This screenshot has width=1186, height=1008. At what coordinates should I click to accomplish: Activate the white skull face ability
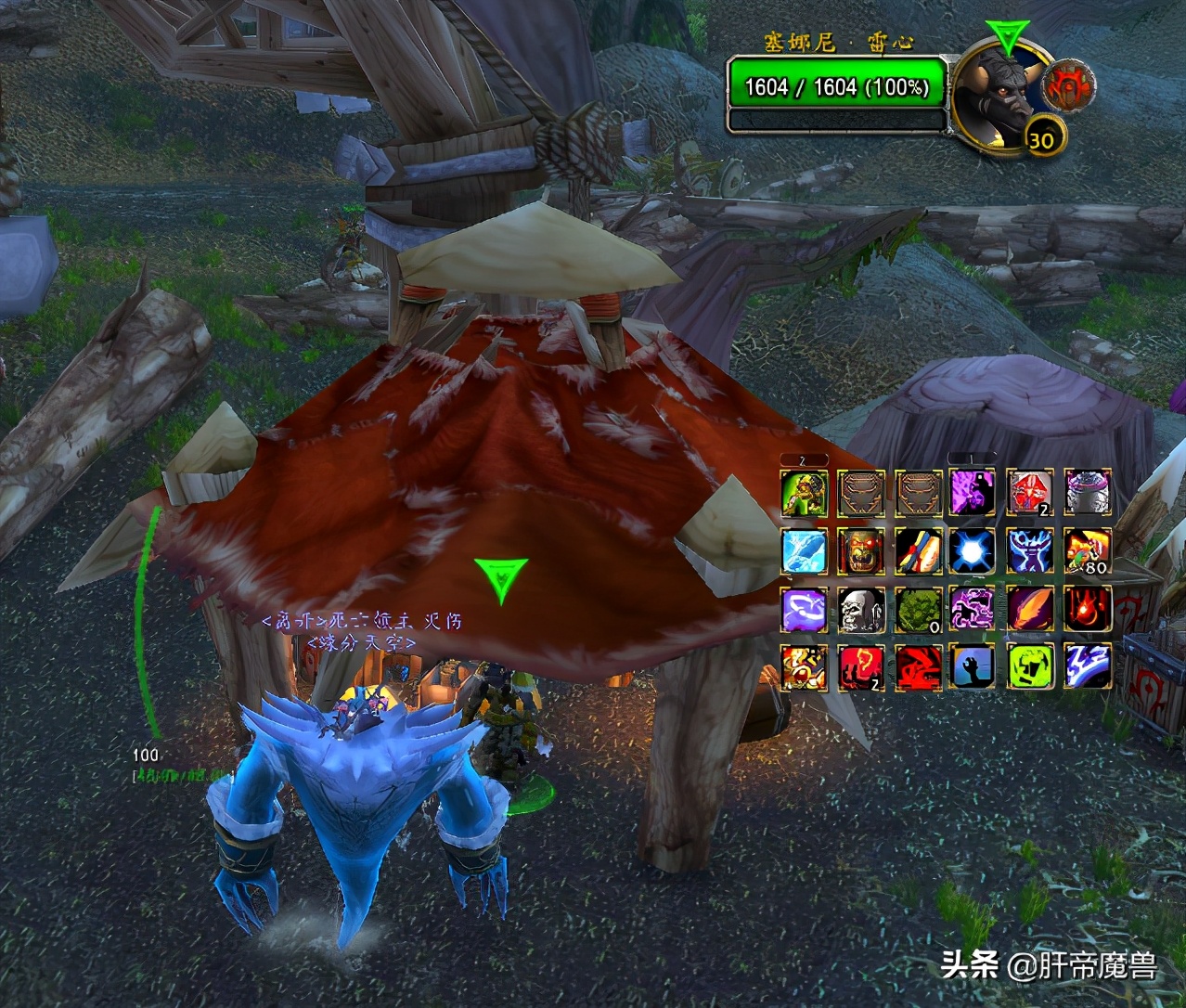tap(860, 609)
